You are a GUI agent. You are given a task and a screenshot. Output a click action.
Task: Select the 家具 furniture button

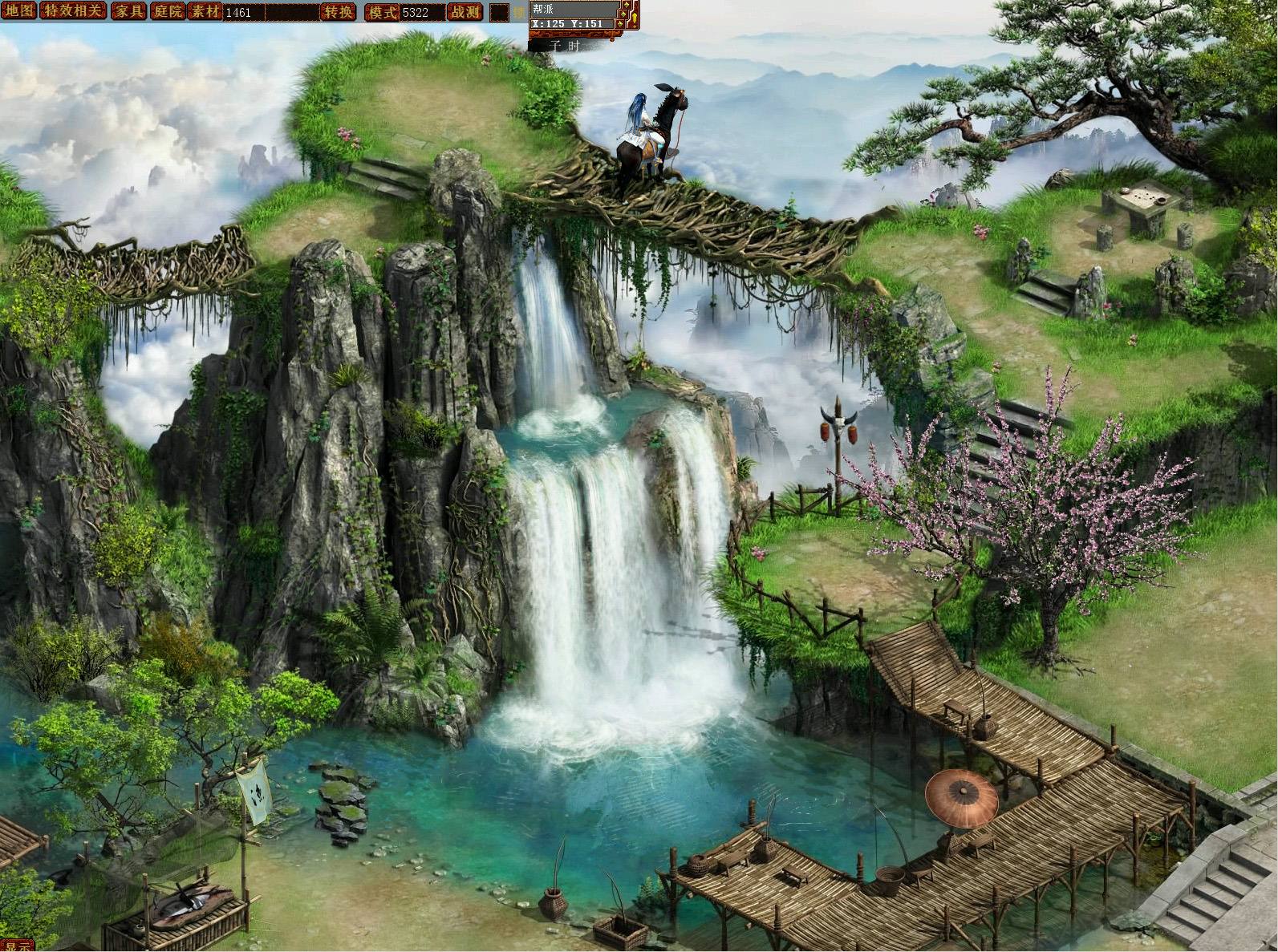coord(128,11)
